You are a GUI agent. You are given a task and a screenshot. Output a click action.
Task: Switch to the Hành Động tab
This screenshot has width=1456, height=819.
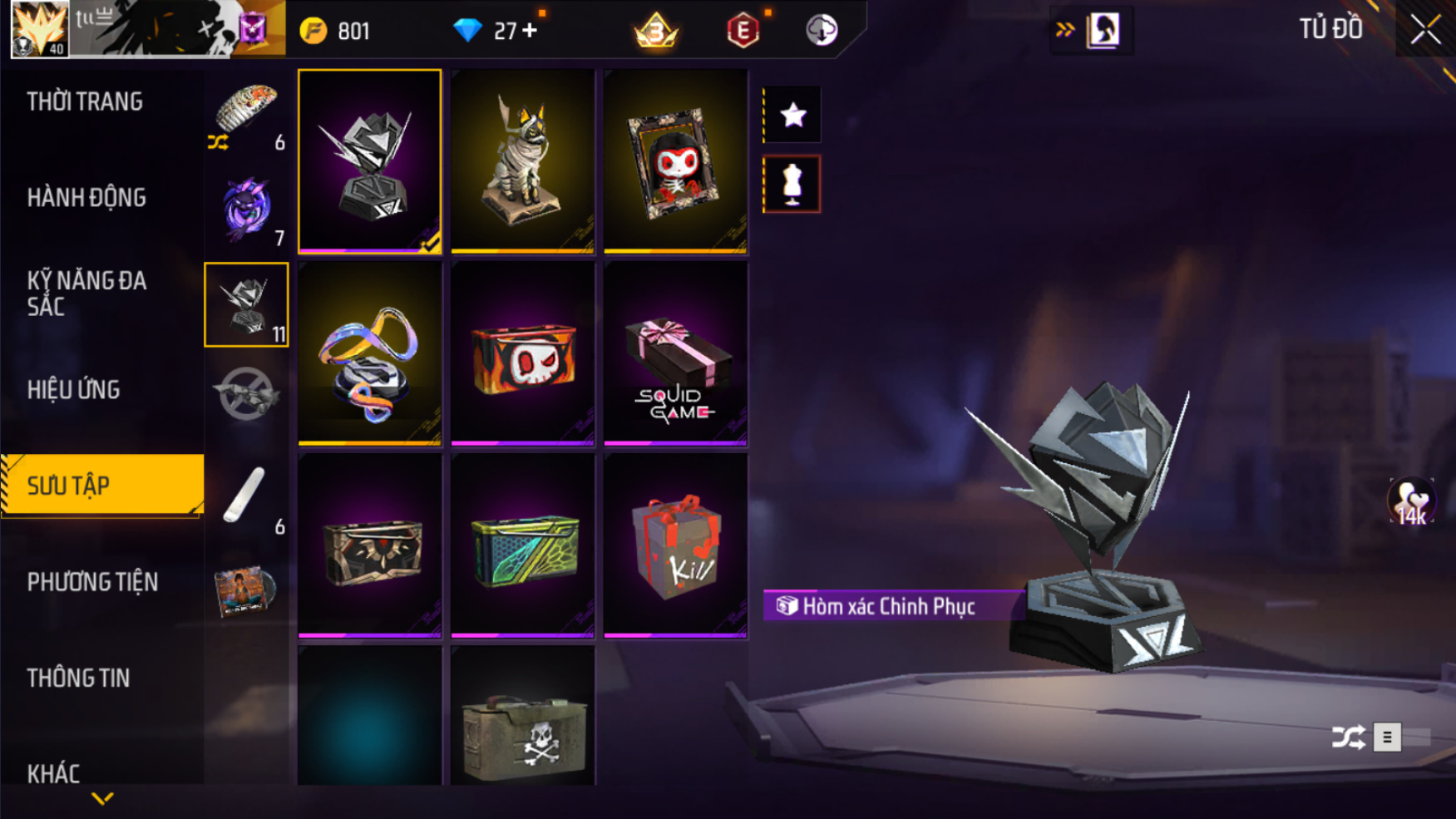click(86, 198)
